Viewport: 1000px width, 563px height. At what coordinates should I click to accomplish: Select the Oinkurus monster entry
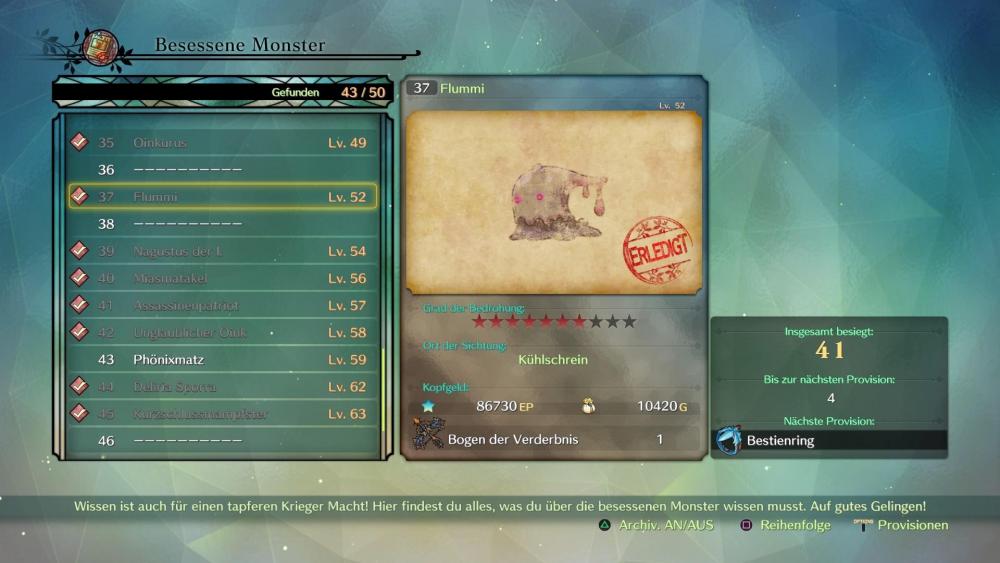point(222,143)
